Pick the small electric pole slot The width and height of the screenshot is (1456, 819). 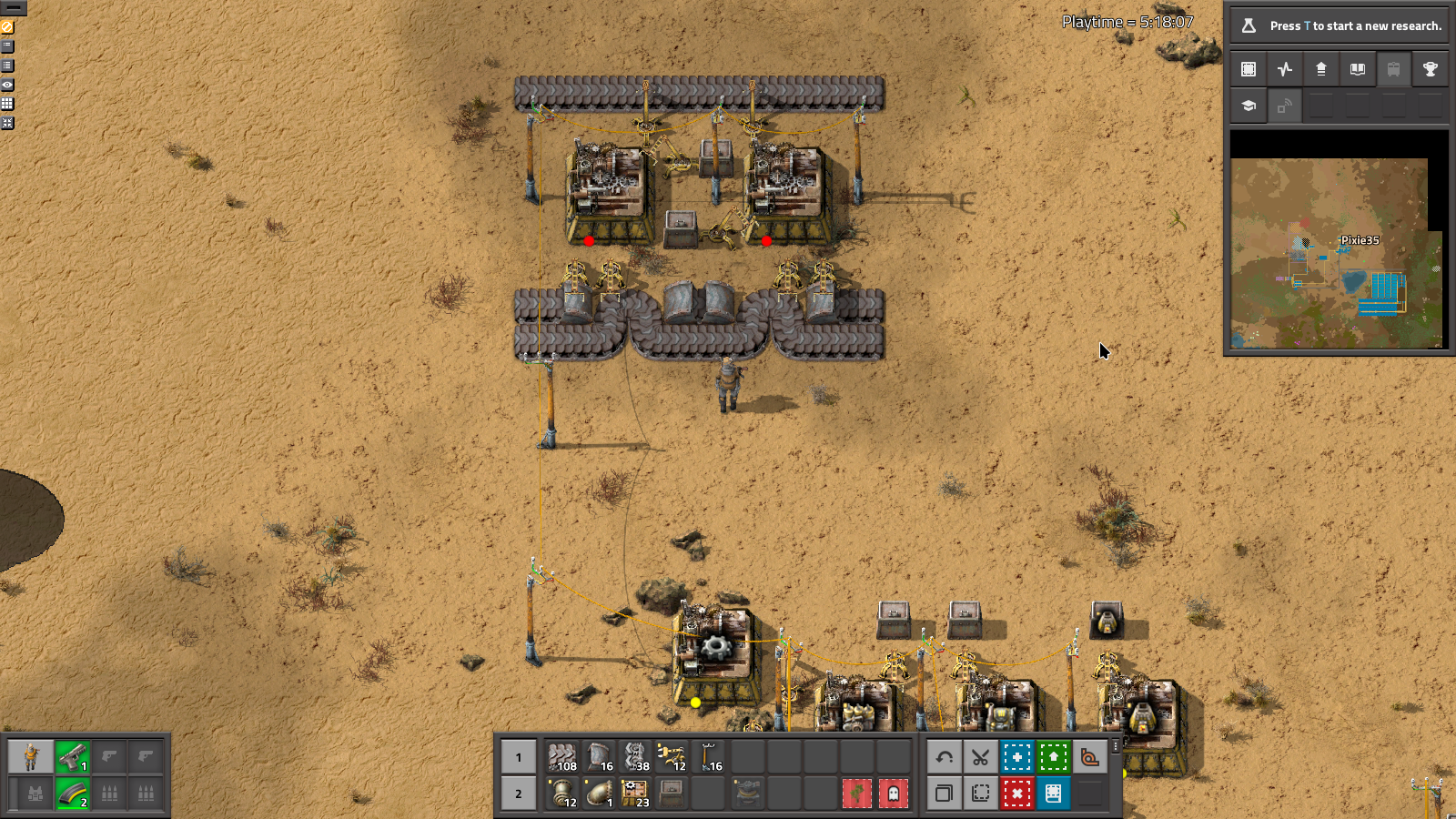[710, 757]
